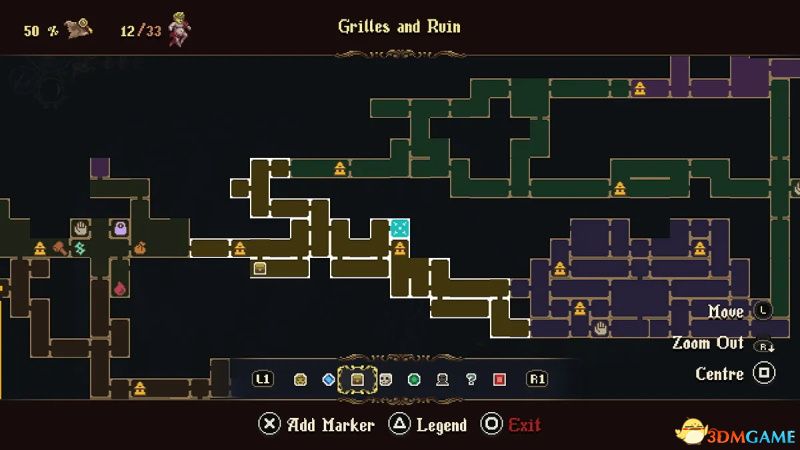Select the hand icon in purple zone

click(x=600, y=328)
